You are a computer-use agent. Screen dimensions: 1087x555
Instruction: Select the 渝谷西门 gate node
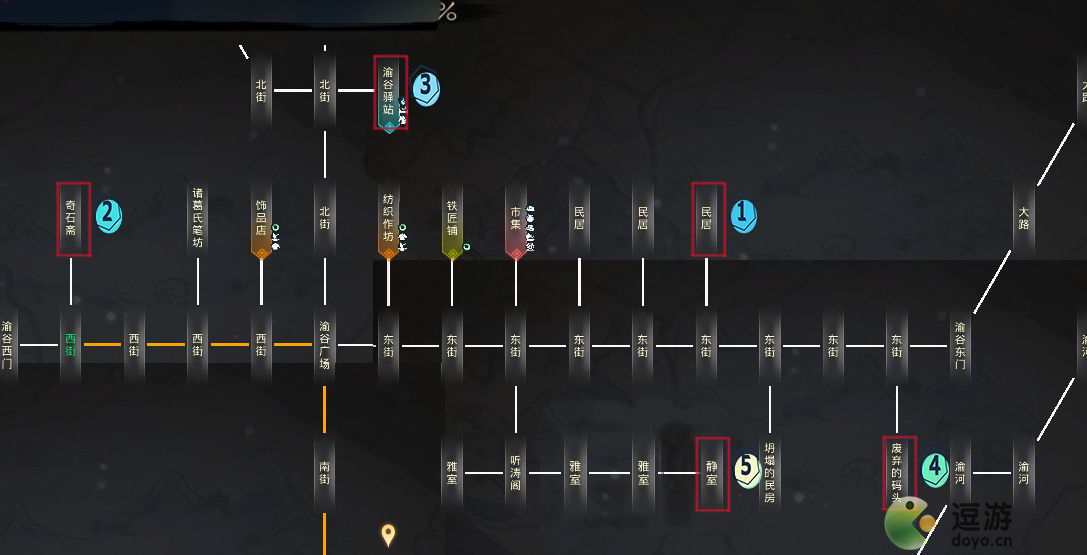[x=8, y=346]
